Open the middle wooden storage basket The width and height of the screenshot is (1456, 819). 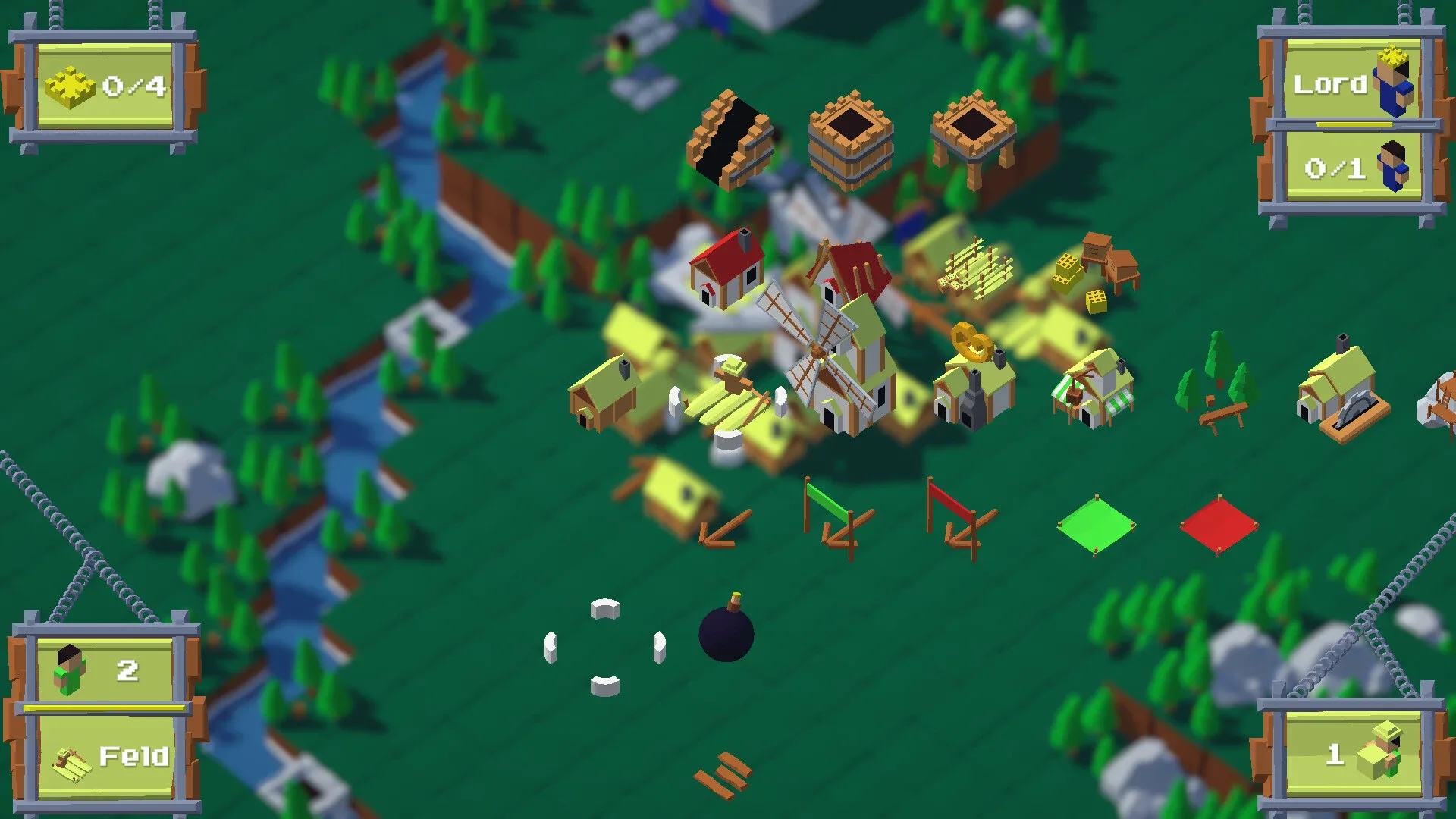(x=849, y=135)
